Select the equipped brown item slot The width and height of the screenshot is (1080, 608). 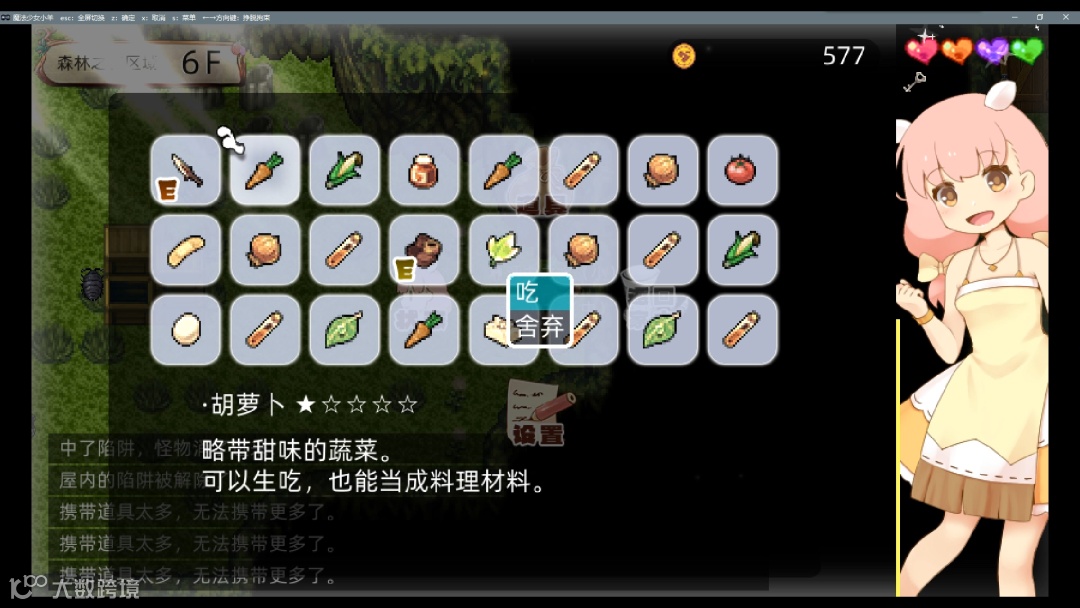point(424,250)
